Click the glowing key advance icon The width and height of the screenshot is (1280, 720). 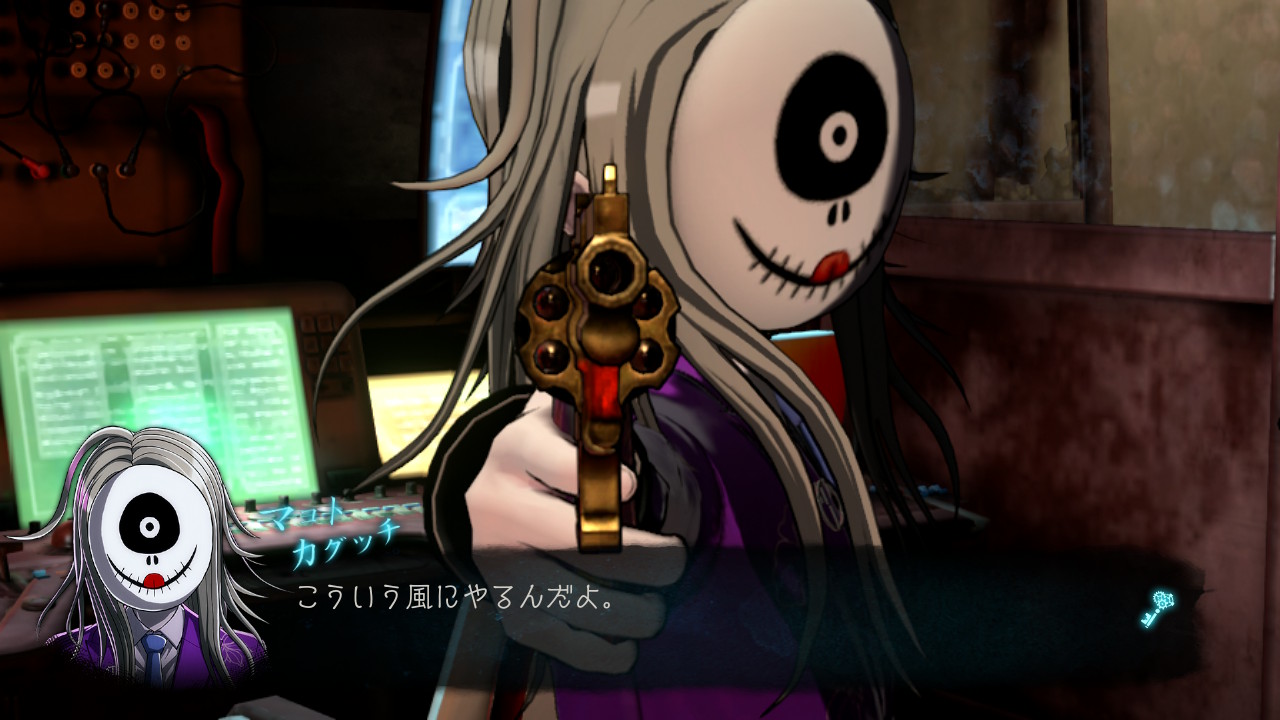coord(1157,608)
